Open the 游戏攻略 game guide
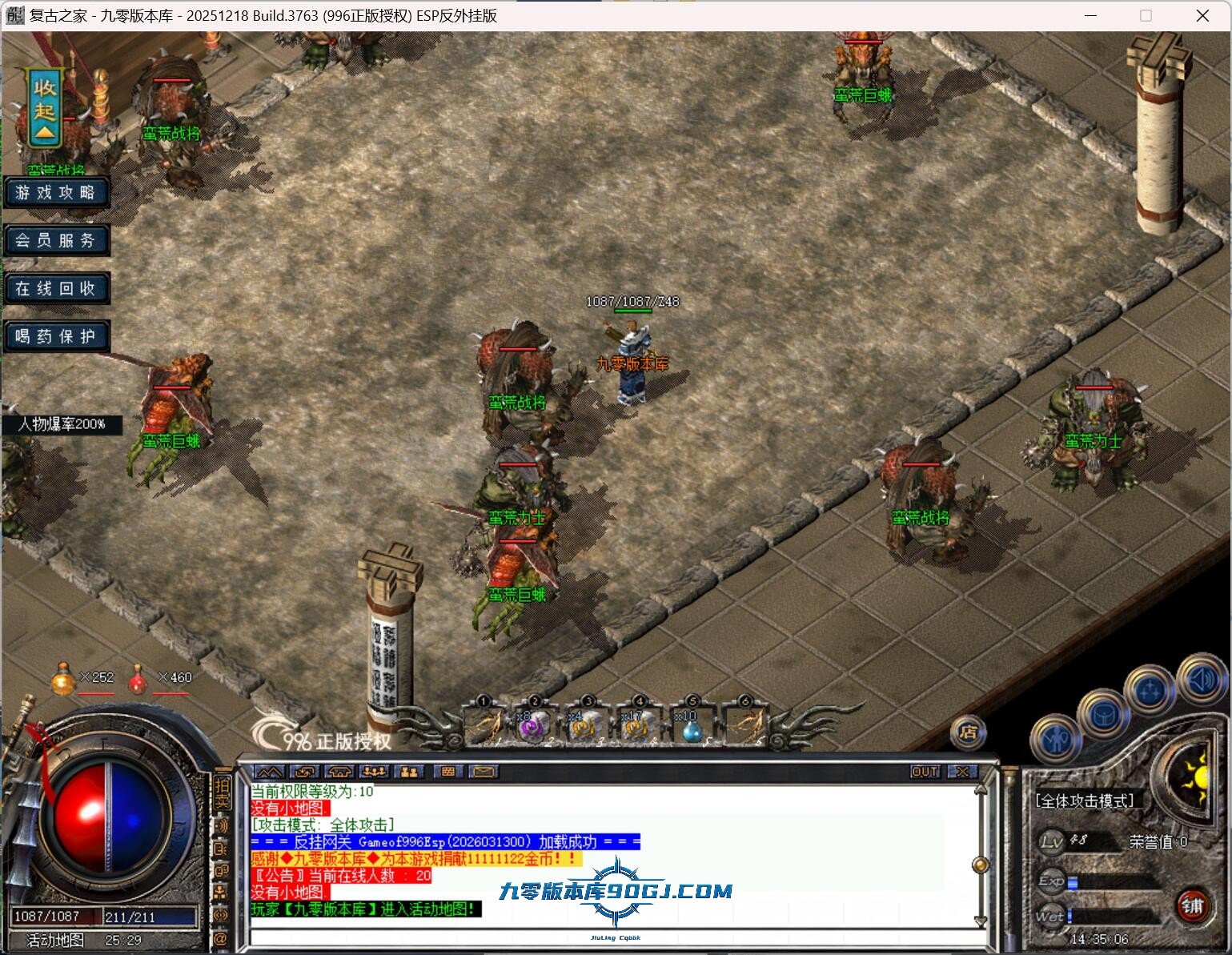Image resolution: width=1232 pixels, height=955 pixels. point(55,193)
